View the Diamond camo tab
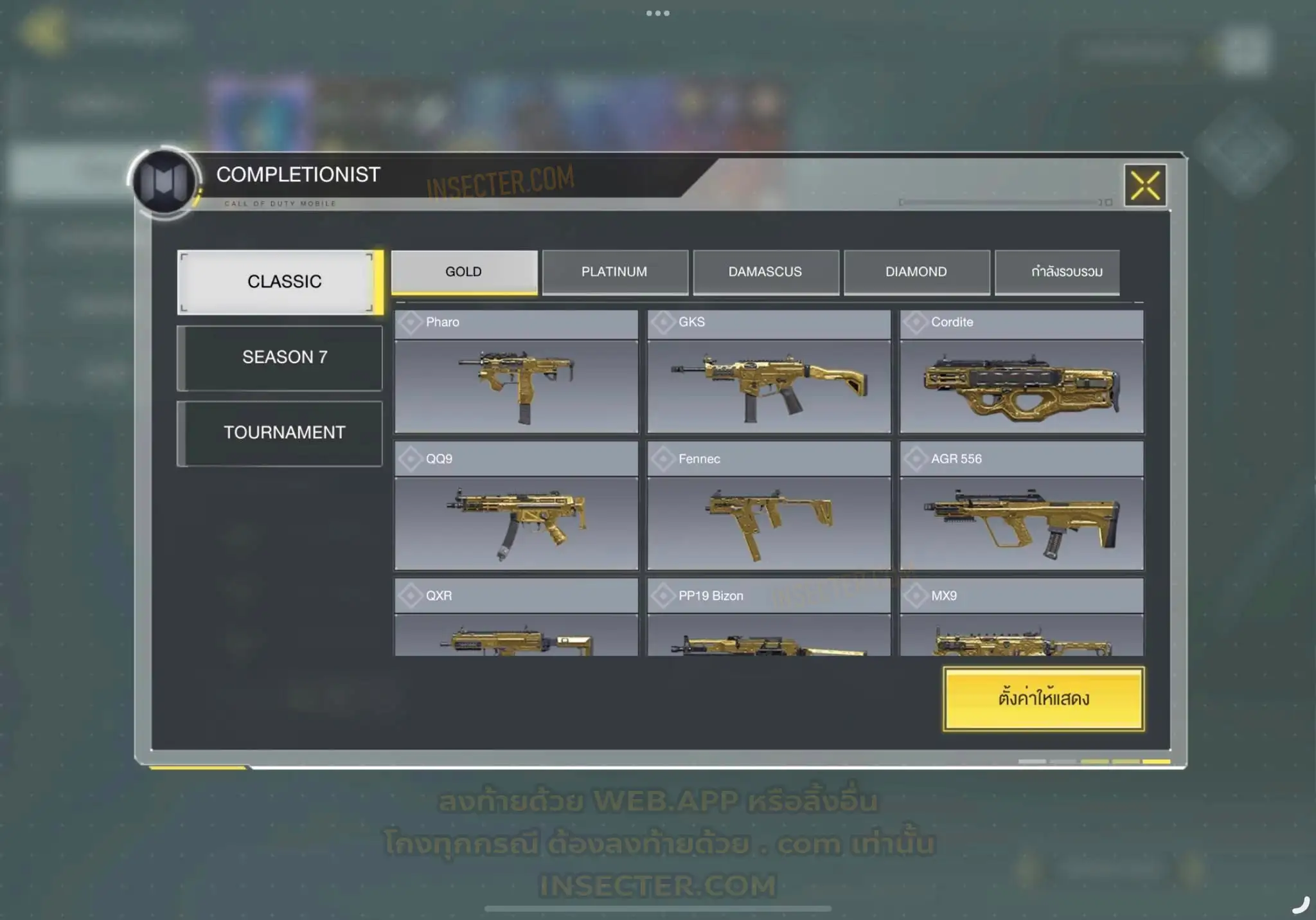The height and width of the screenshot is (920, 1316). click(x=916, y=272)
